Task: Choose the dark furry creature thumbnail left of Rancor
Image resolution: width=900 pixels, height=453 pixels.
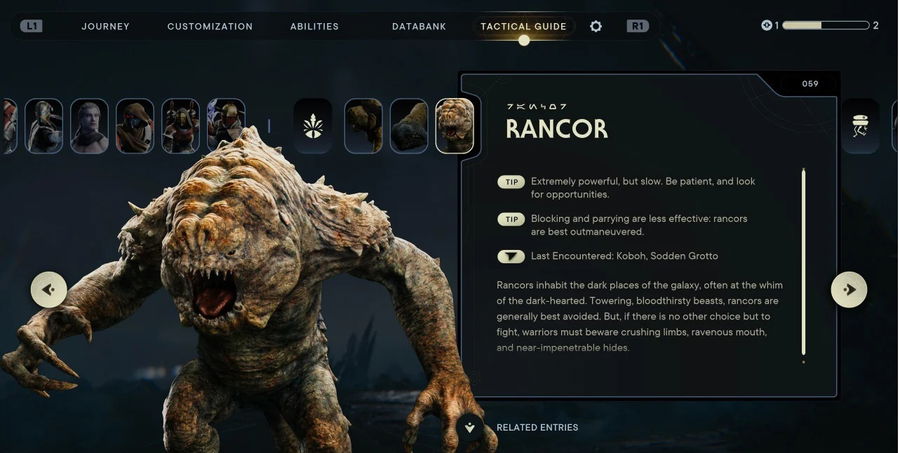Action: tap(409, 126)
